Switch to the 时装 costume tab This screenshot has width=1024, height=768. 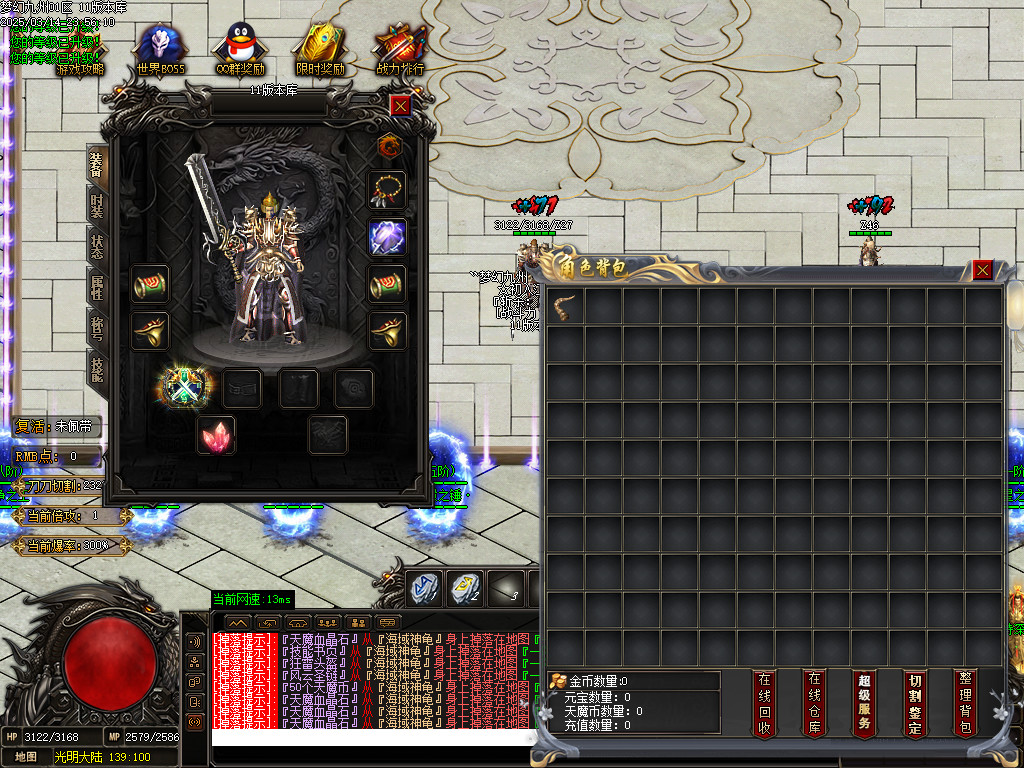pos(96,206)
